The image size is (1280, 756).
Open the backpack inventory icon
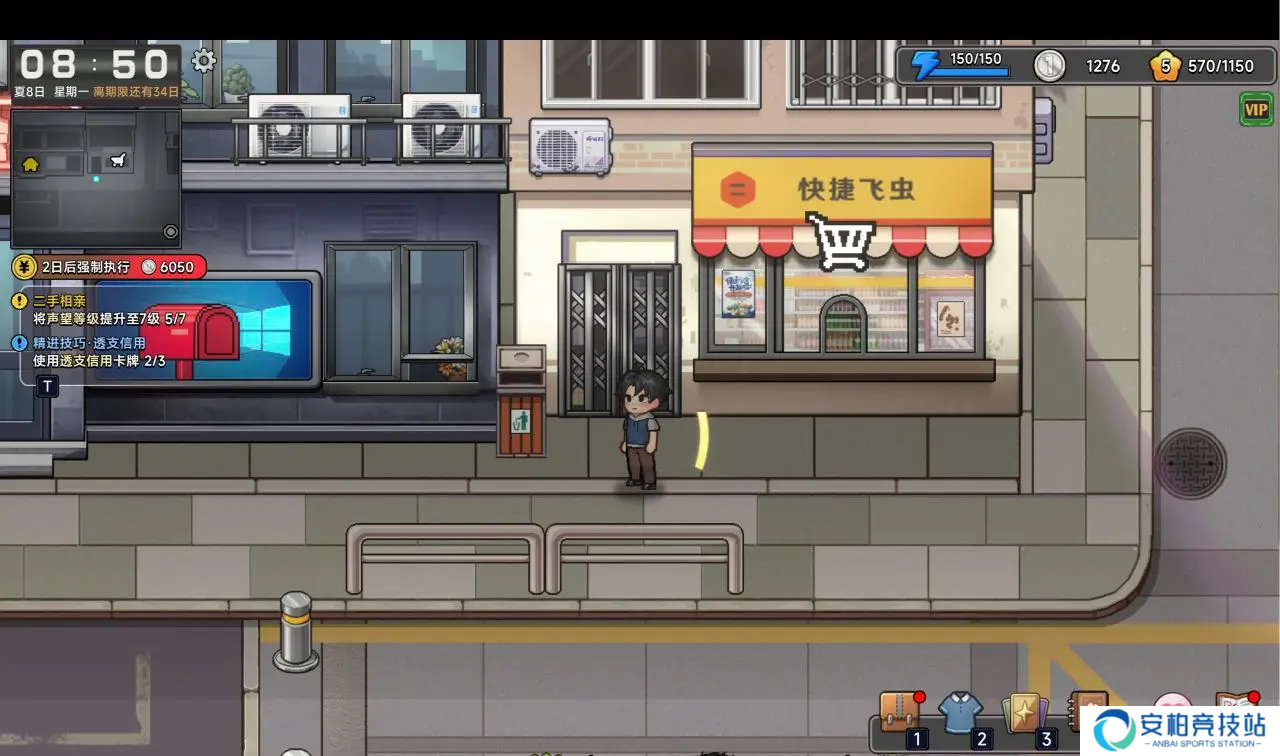[x=900, y=712]
